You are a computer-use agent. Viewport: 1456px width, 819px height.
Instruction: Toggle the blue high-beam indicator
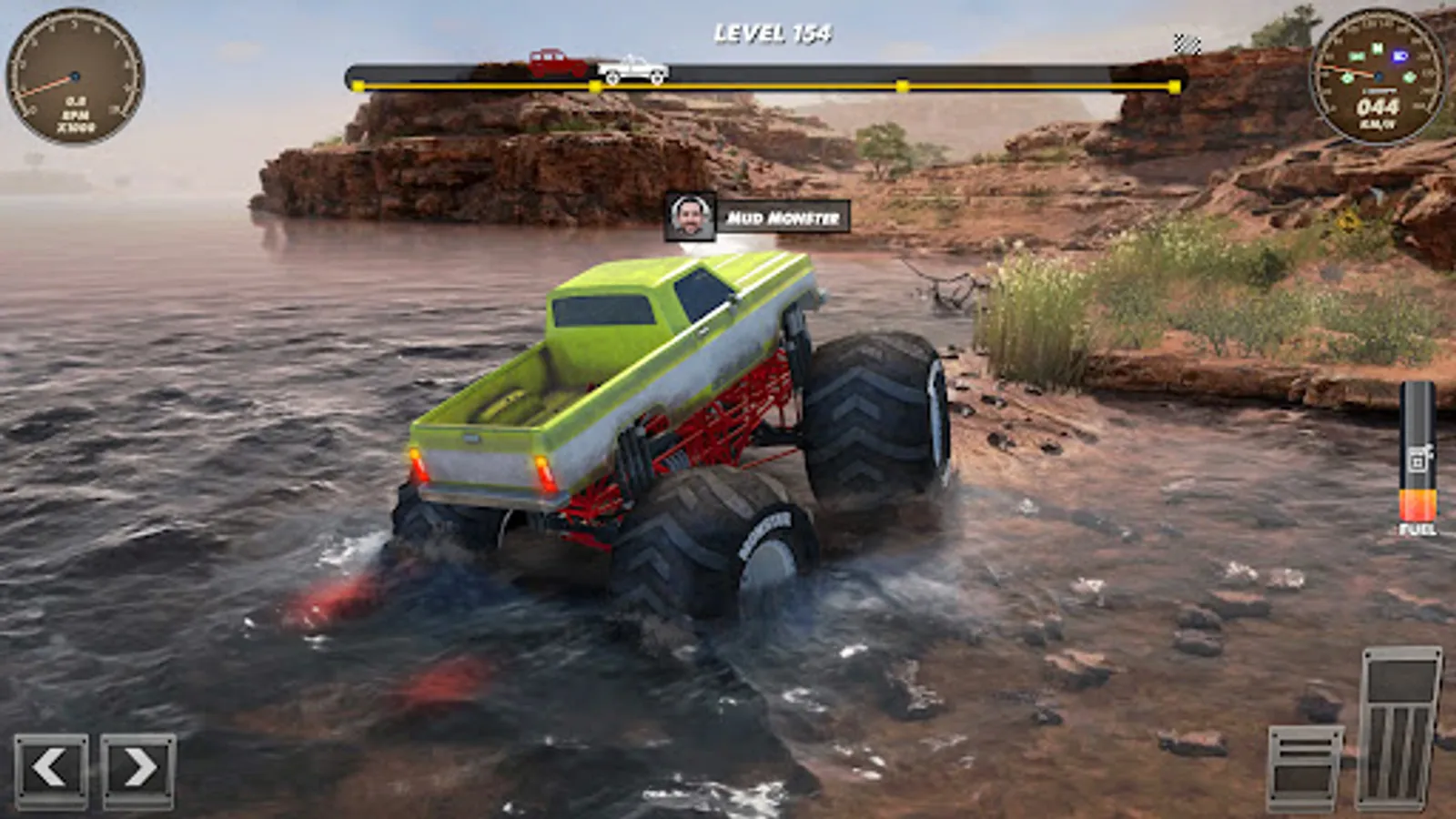pyautogui.click(x=1399, y=56)
